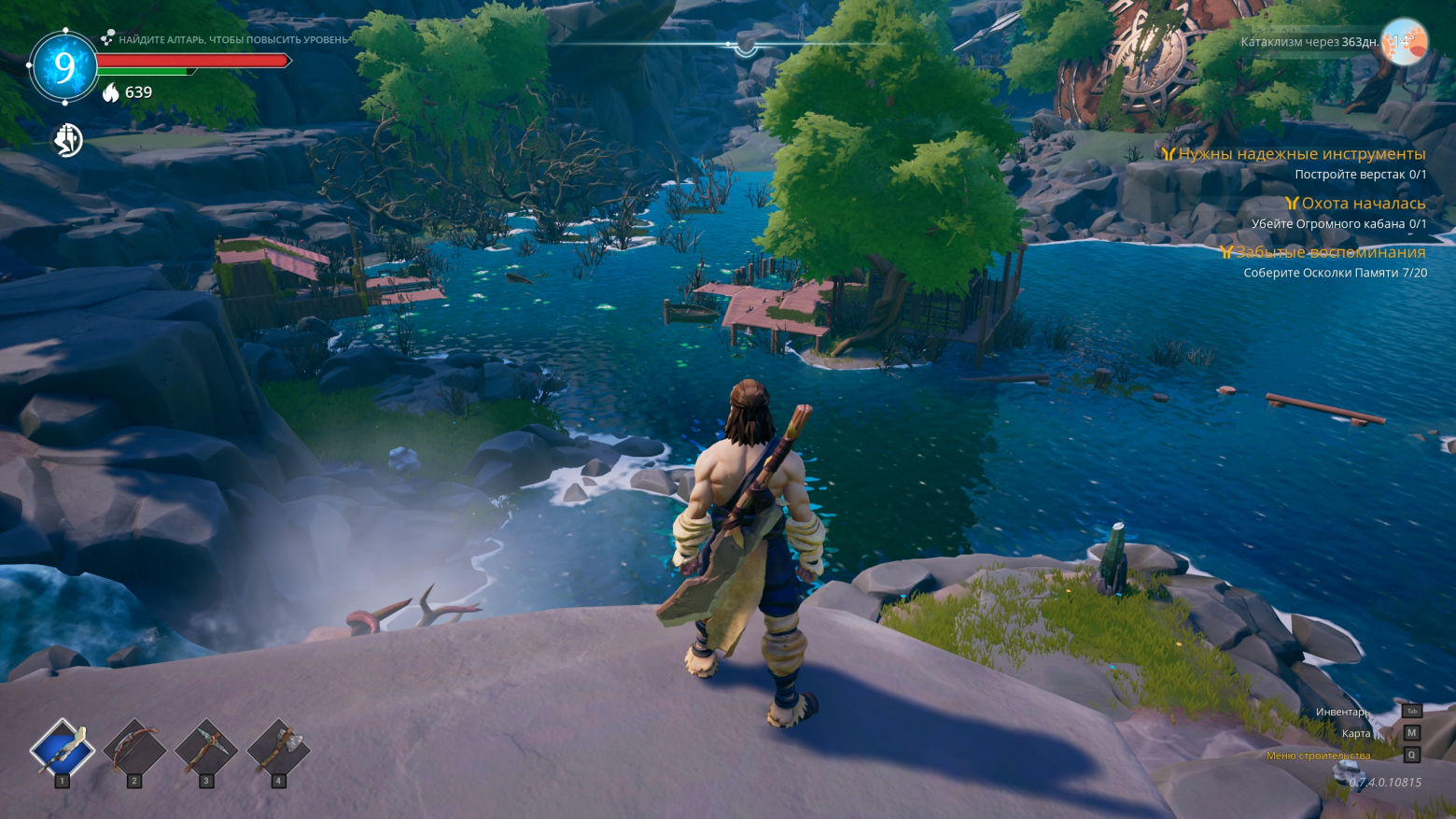This screenshot has width=1456, height=819.
Task: Click the weather temperature icon near cataclysm timer
Action: click(x=1404, y=42)
